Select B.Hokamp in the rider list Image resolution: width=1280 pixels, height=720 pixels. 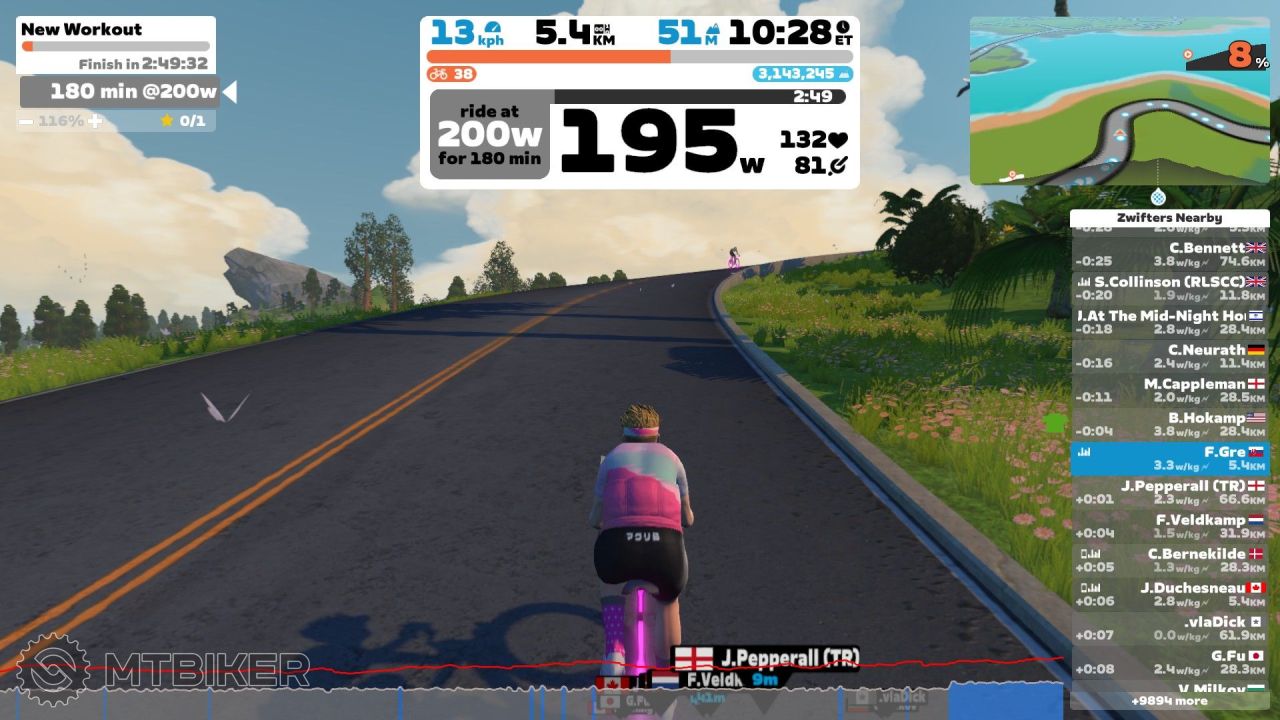(x=1169, y=425)
